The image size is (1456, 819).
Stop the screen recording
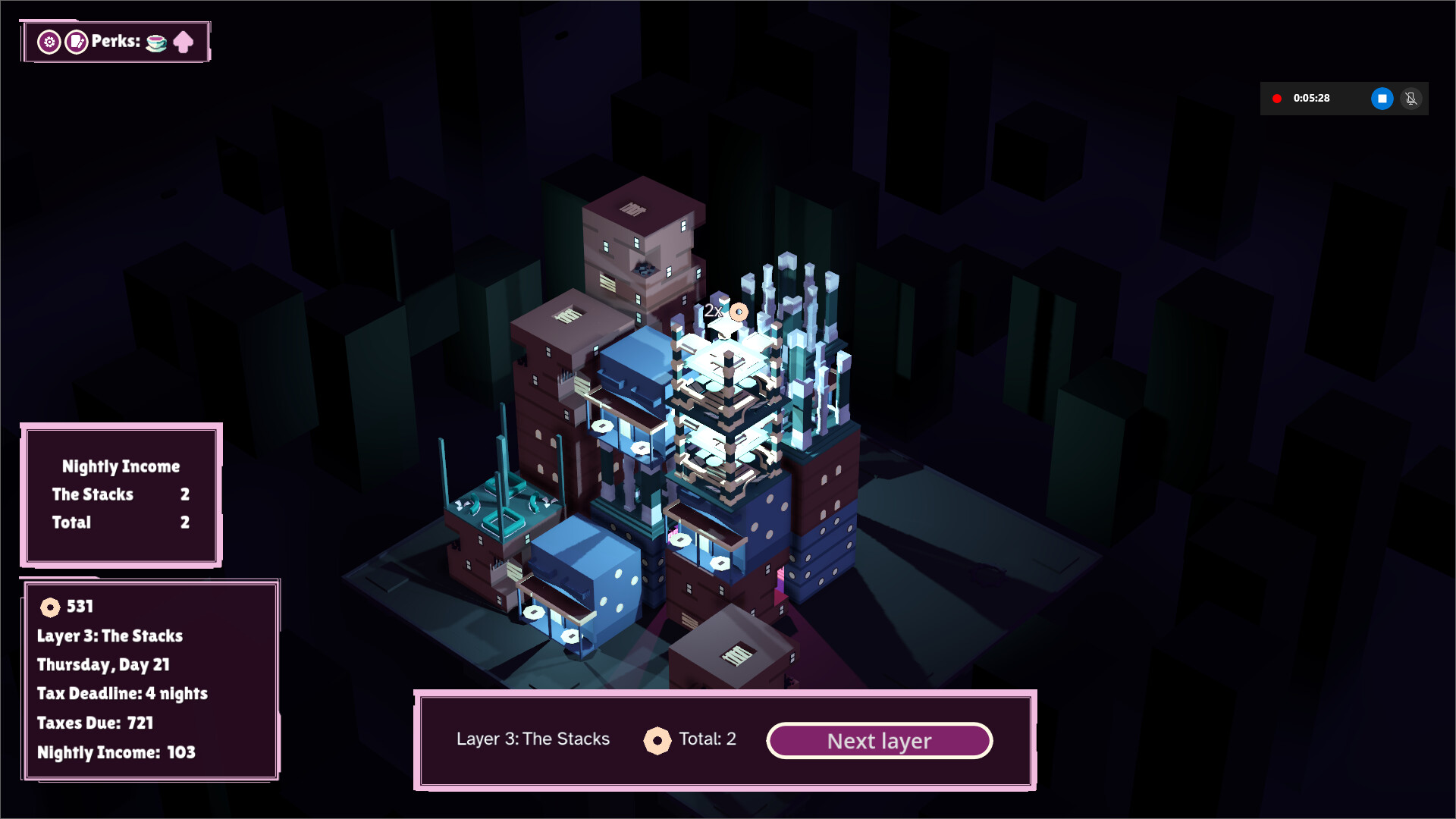1382,99
